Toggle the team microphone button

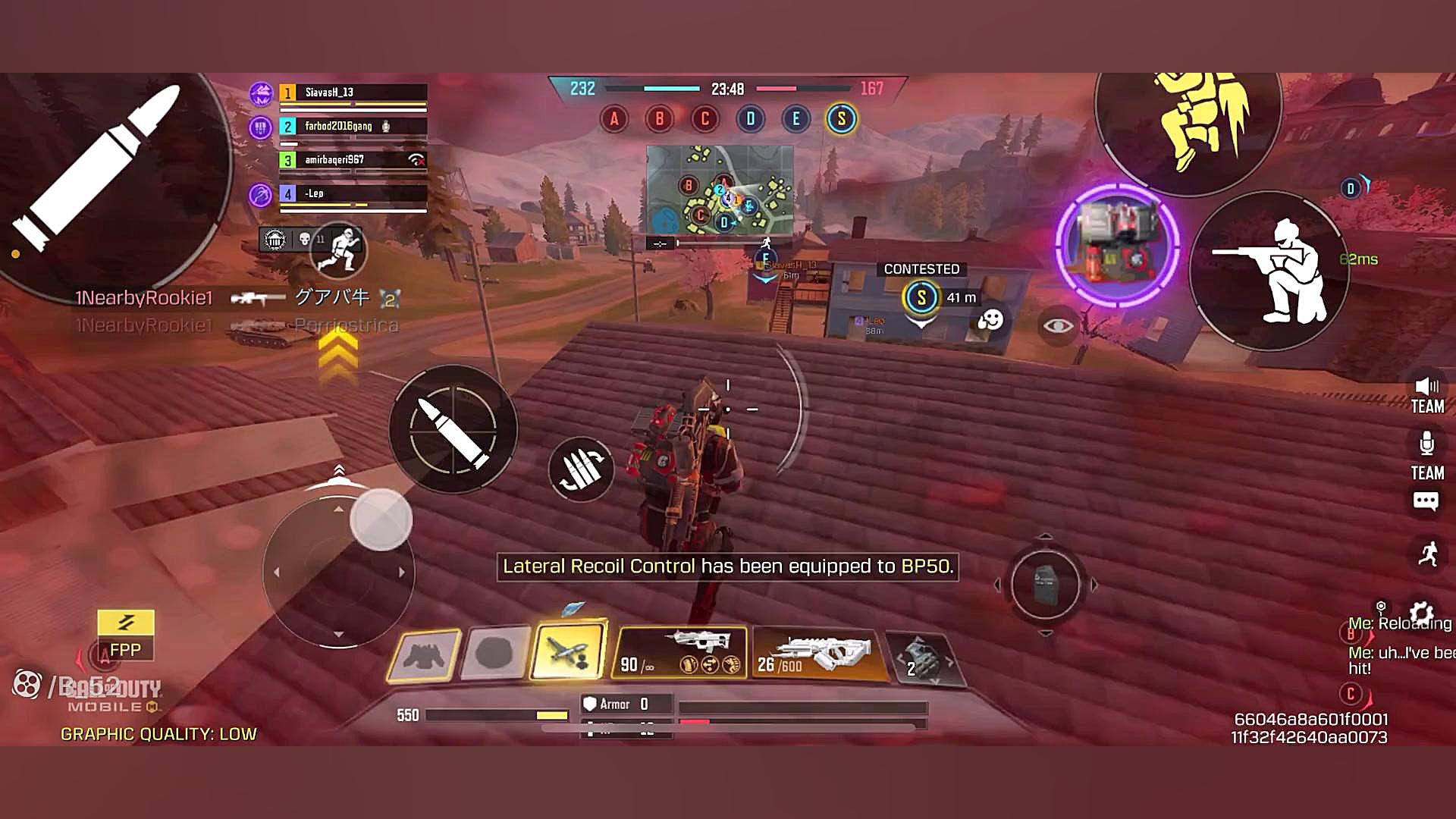point(1427,455)
